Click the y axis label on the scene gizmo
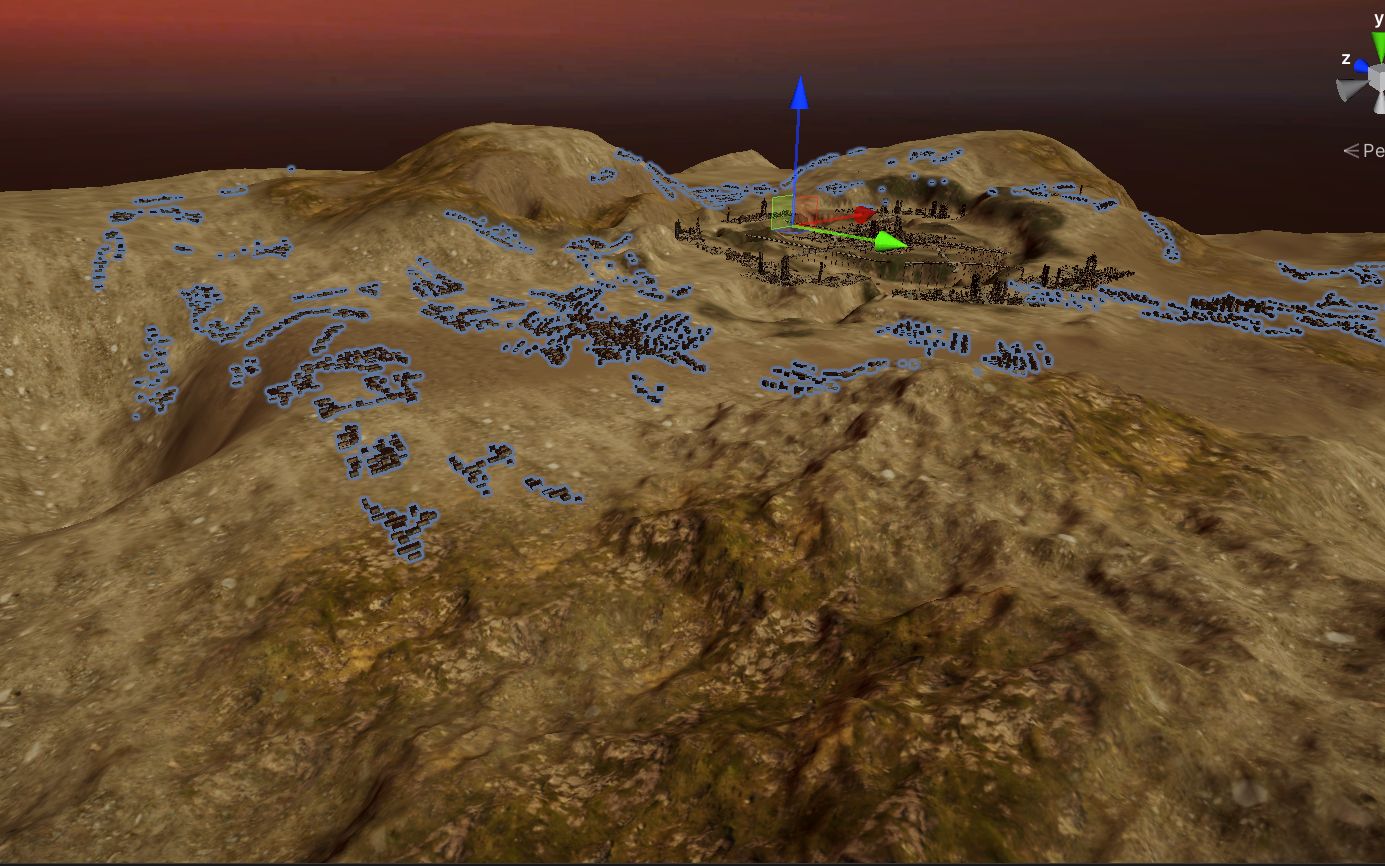1385x866 pixels. coord(1378,18)
